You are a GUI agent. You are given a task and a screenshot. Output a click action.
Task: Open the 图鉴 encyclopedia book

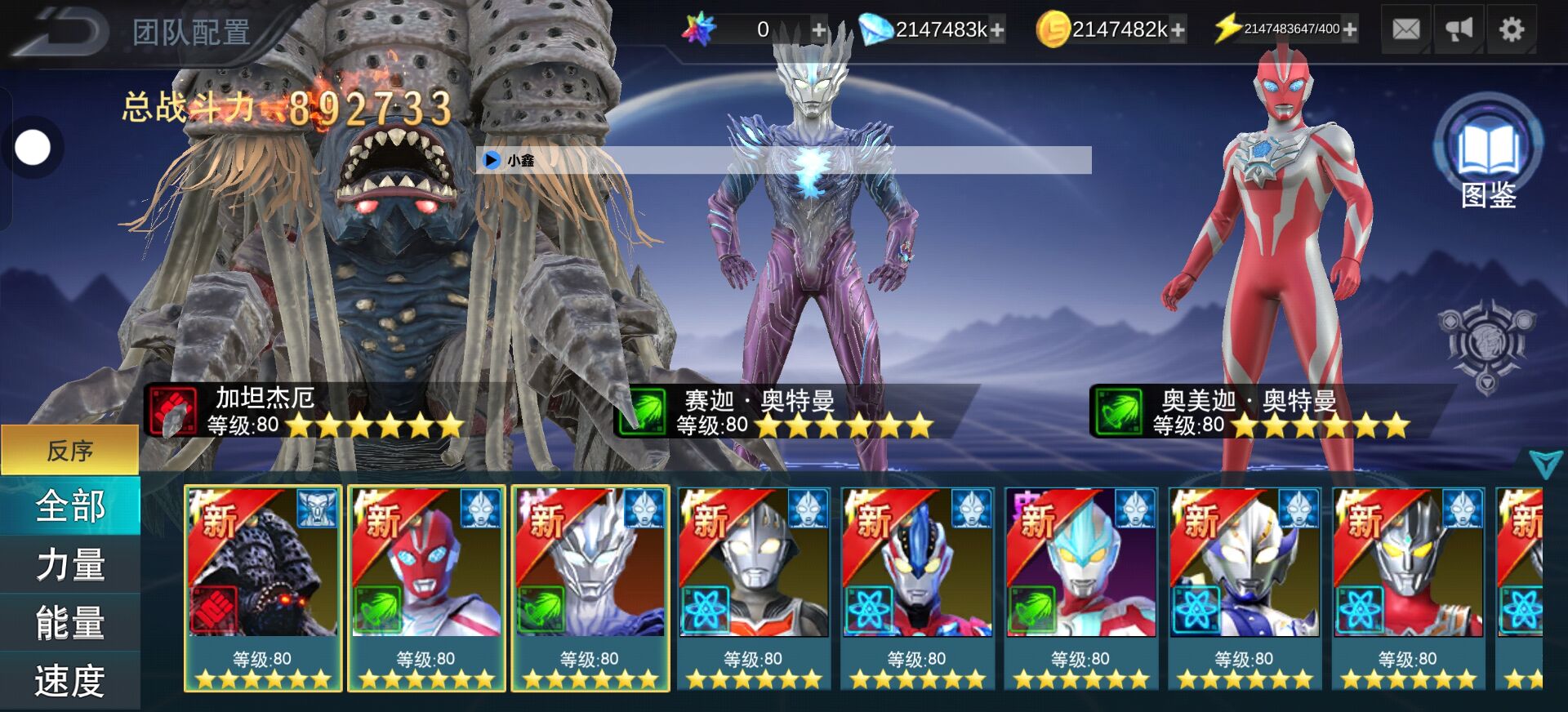tap(1488, 151)
